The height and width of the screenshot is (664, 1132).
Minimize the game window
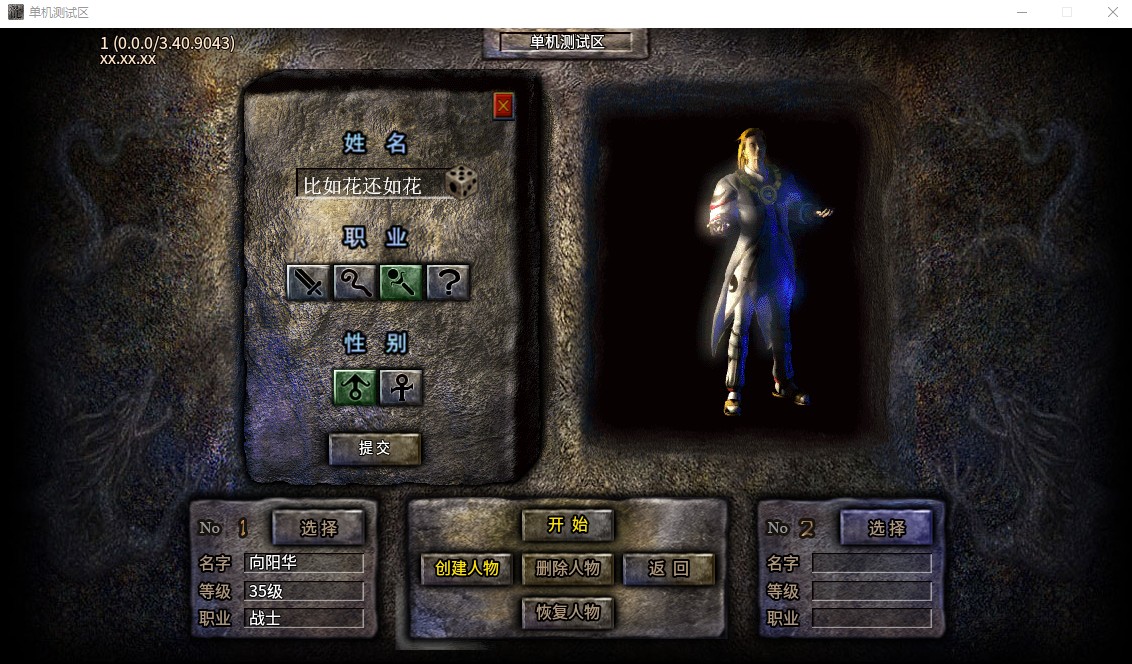[1021, 12]
